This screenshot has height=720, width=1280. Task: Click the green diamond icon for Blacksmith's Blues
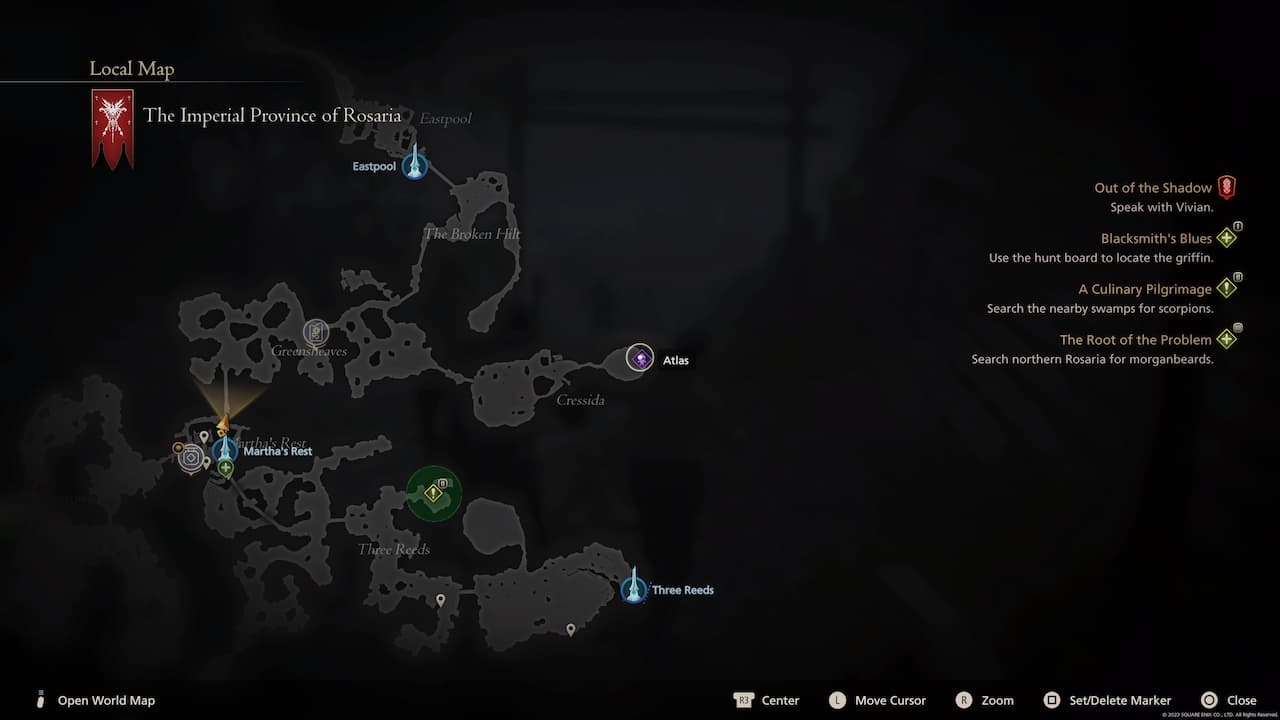1227,237
